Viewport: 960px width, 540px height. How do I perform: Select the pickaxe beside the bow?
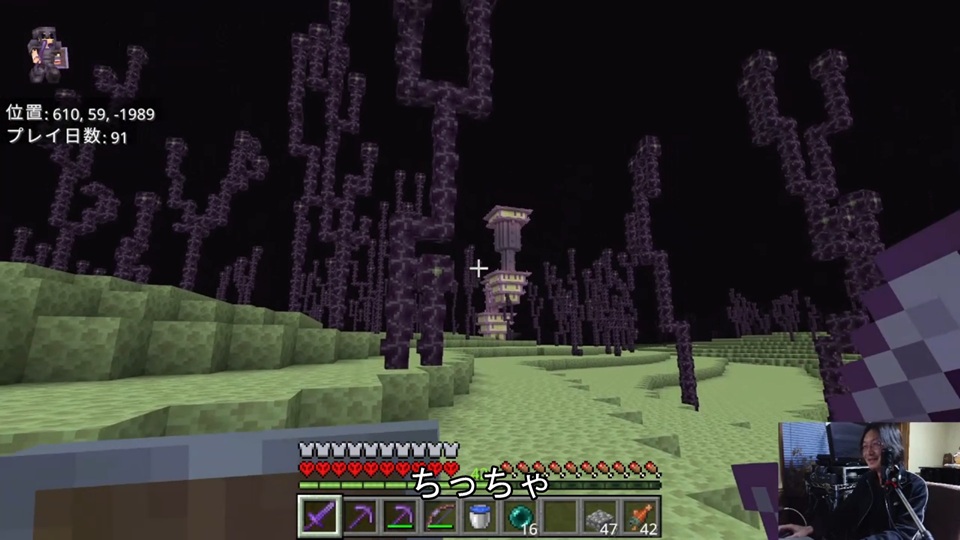[399, 515]
